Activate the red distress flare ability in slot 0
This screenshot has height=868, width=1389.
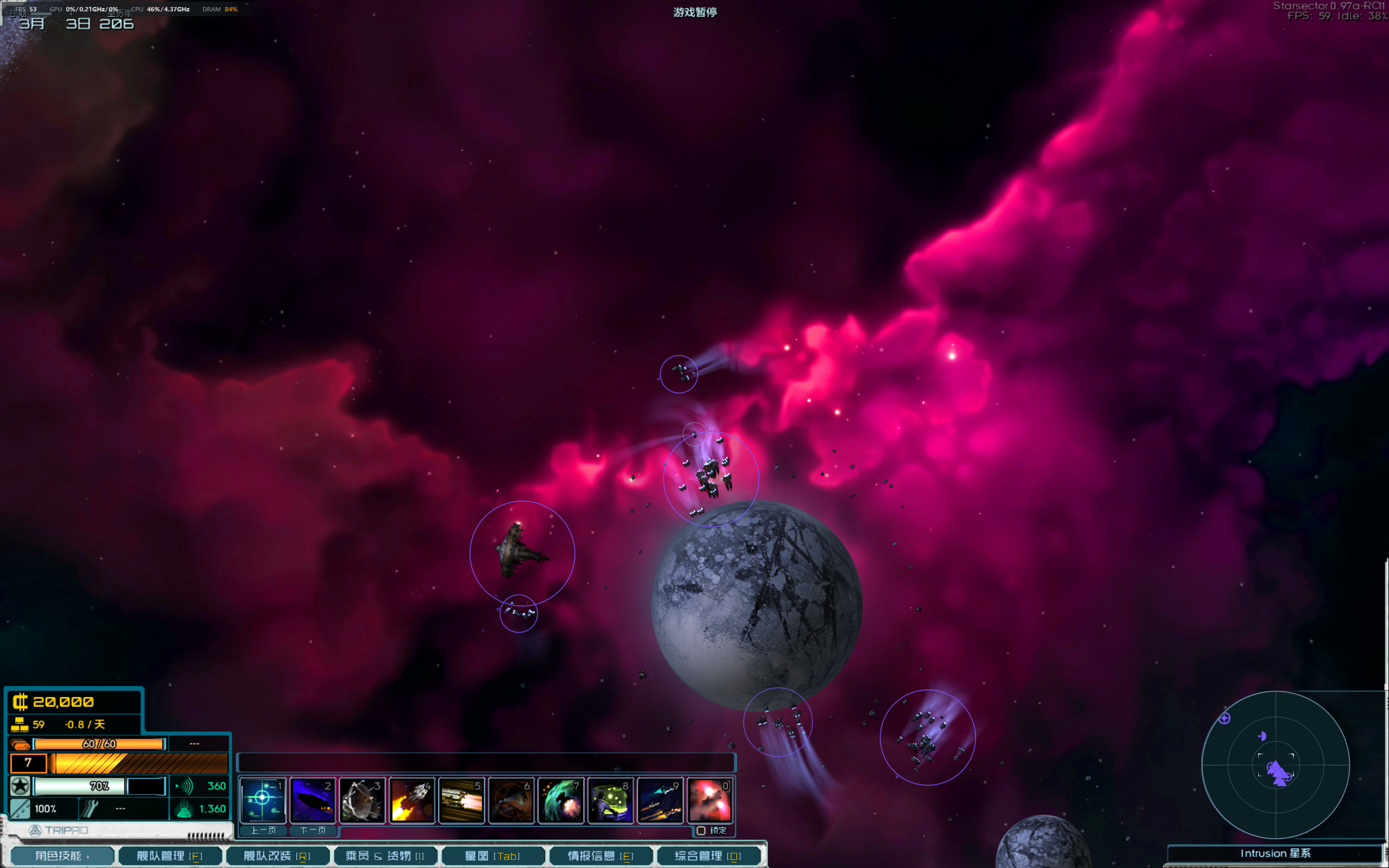(x=710, y=800)
